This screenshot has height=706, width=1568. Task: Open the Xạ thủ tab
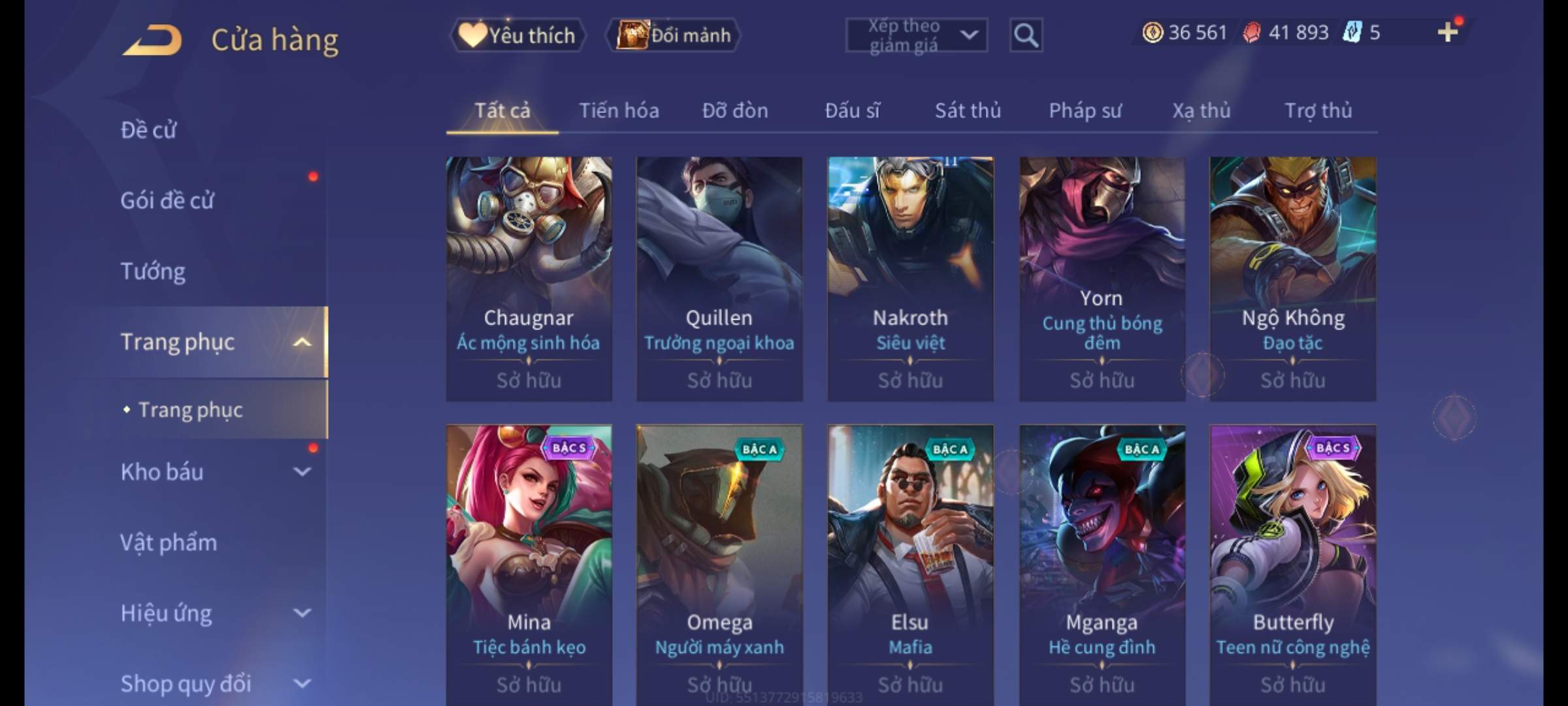point(1201,111)
